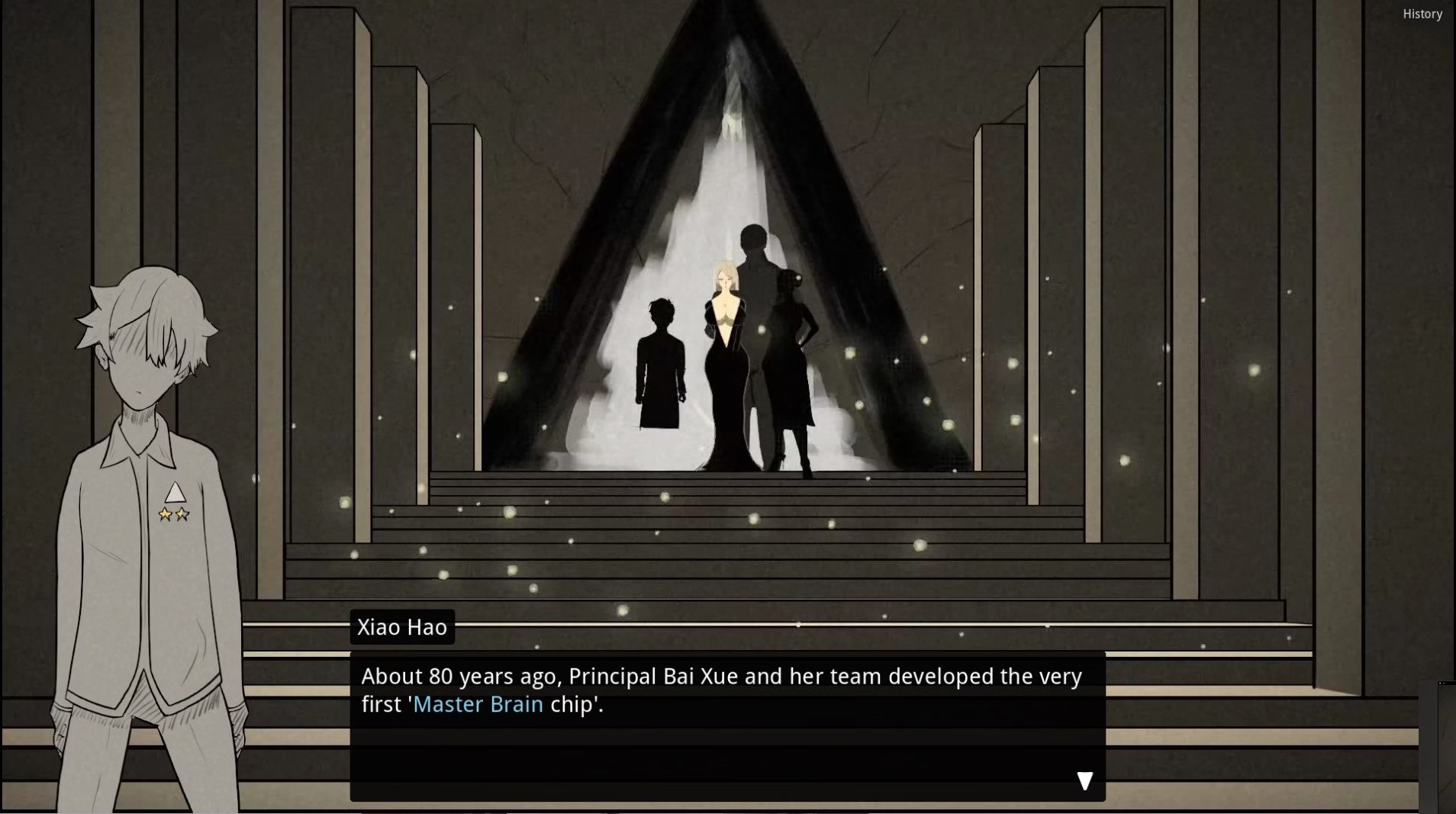Click the highlighted 'Master Brain' keyword
1456x814 pixels.
click(x=478, y=704)
